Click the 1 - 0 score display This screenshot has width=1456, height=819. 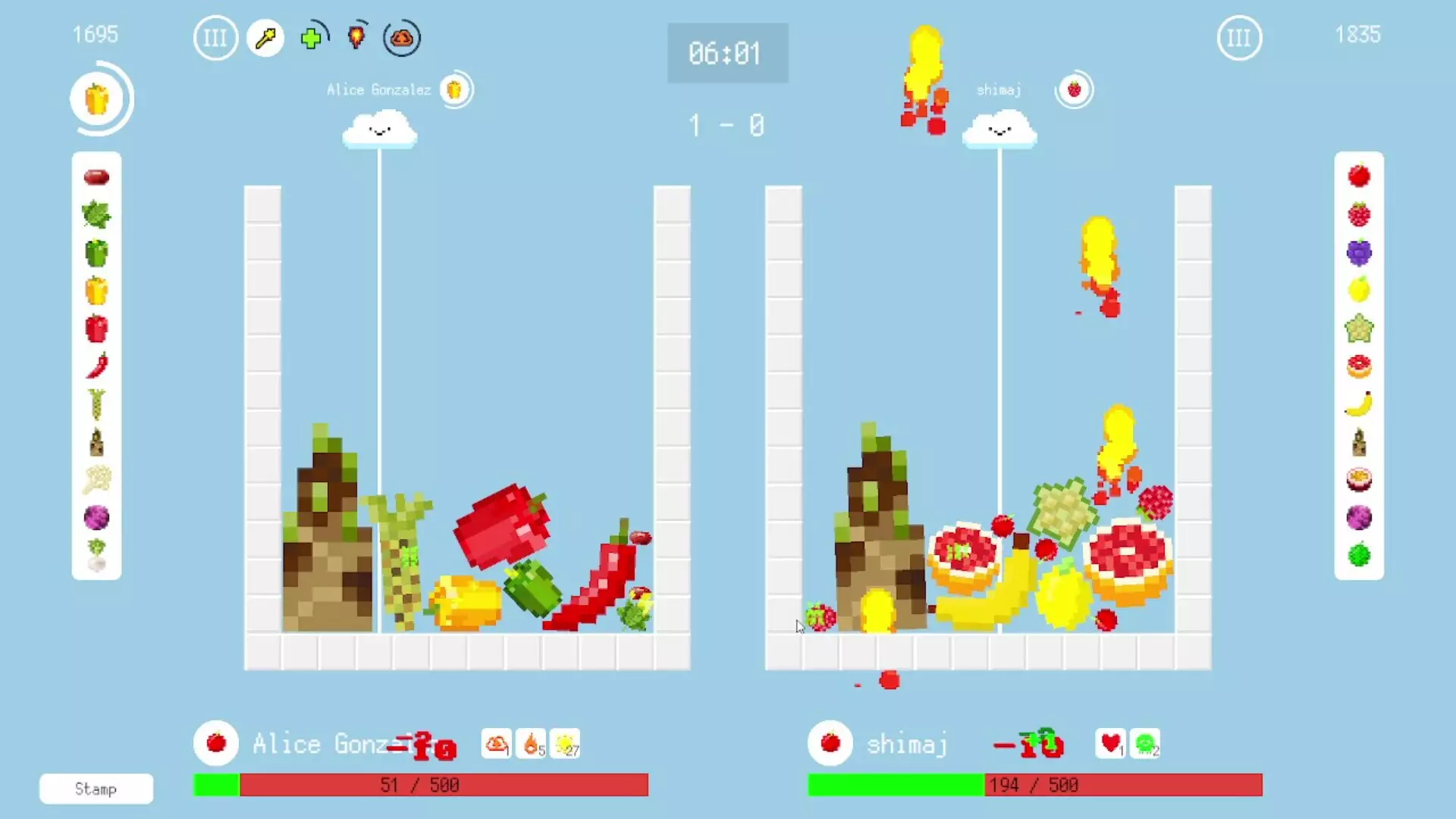pyautogui.click(x=726, y=126)
